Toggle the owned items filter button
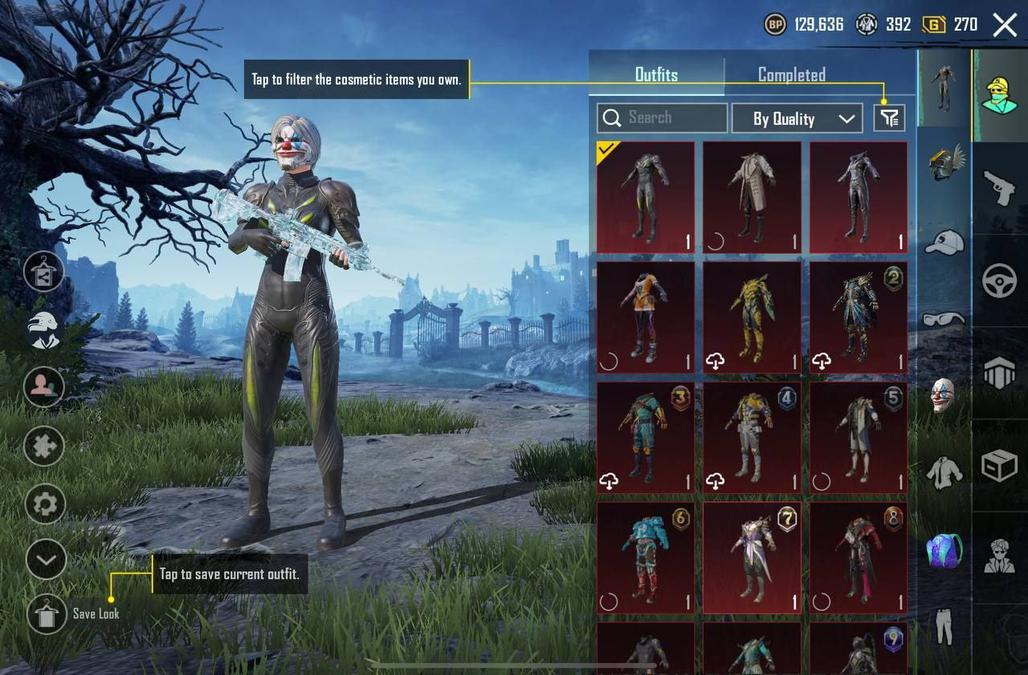1028x675 pixels. pos(889,118)
